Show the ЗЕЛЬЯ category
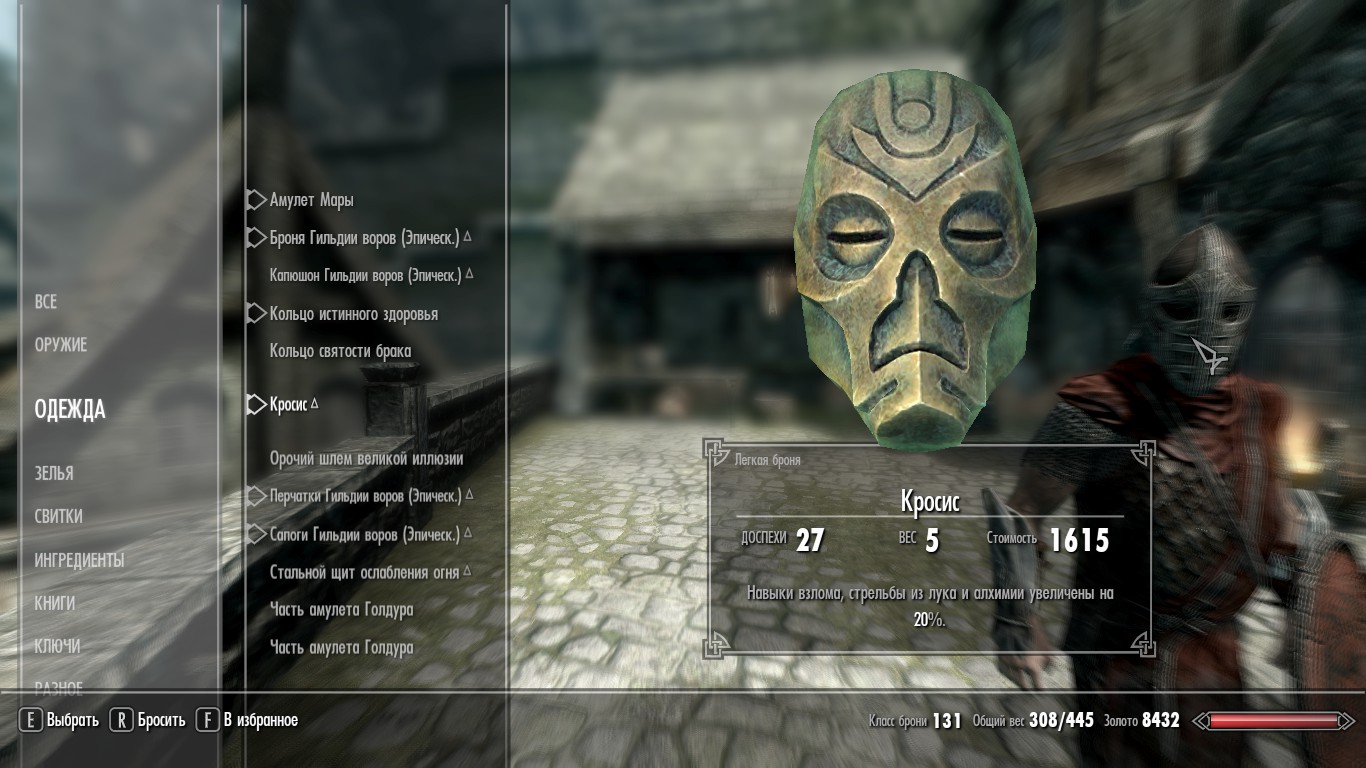 coord(54,473)
